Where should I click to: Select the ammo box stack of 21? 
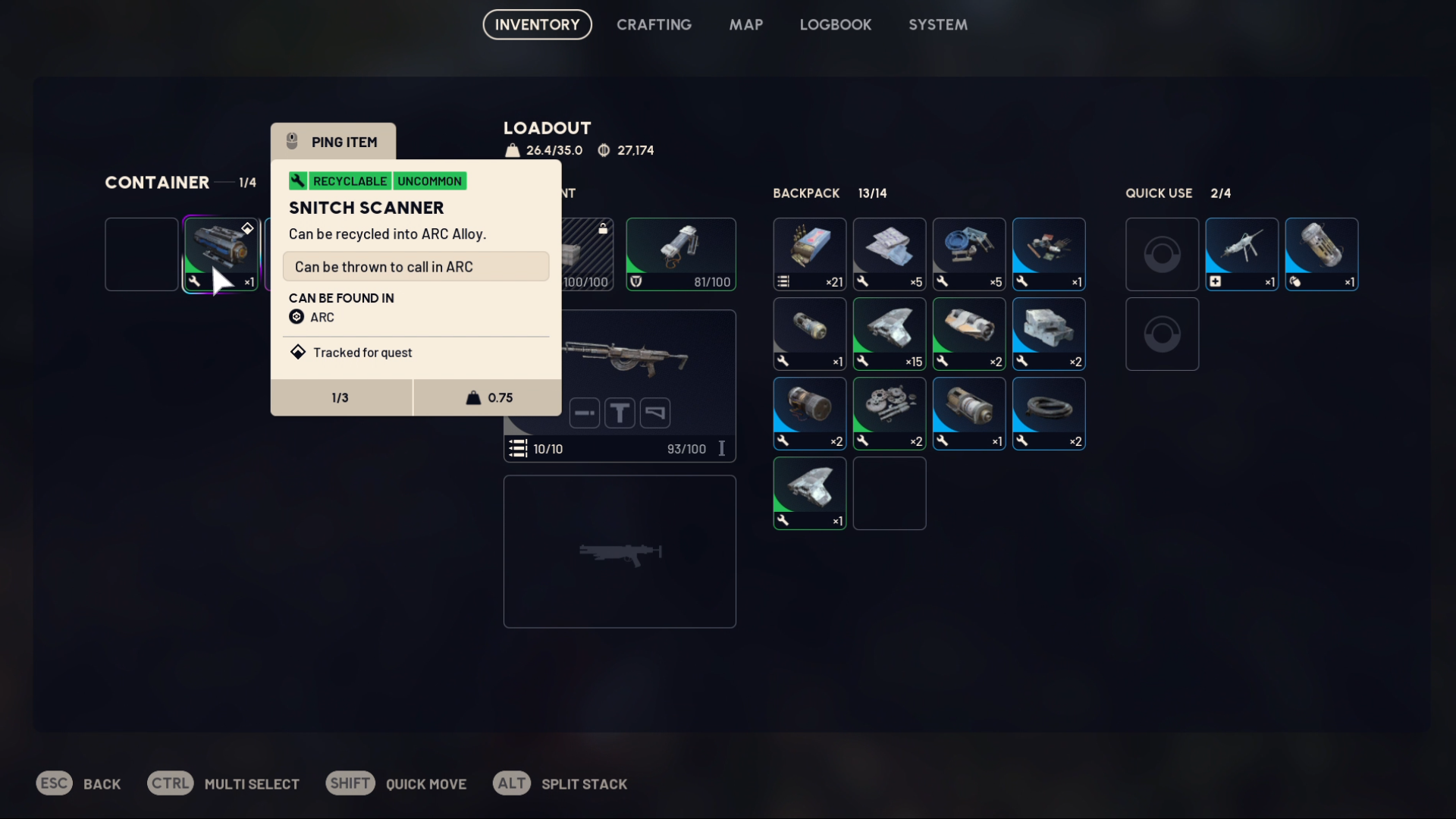(x=809, y=254)
